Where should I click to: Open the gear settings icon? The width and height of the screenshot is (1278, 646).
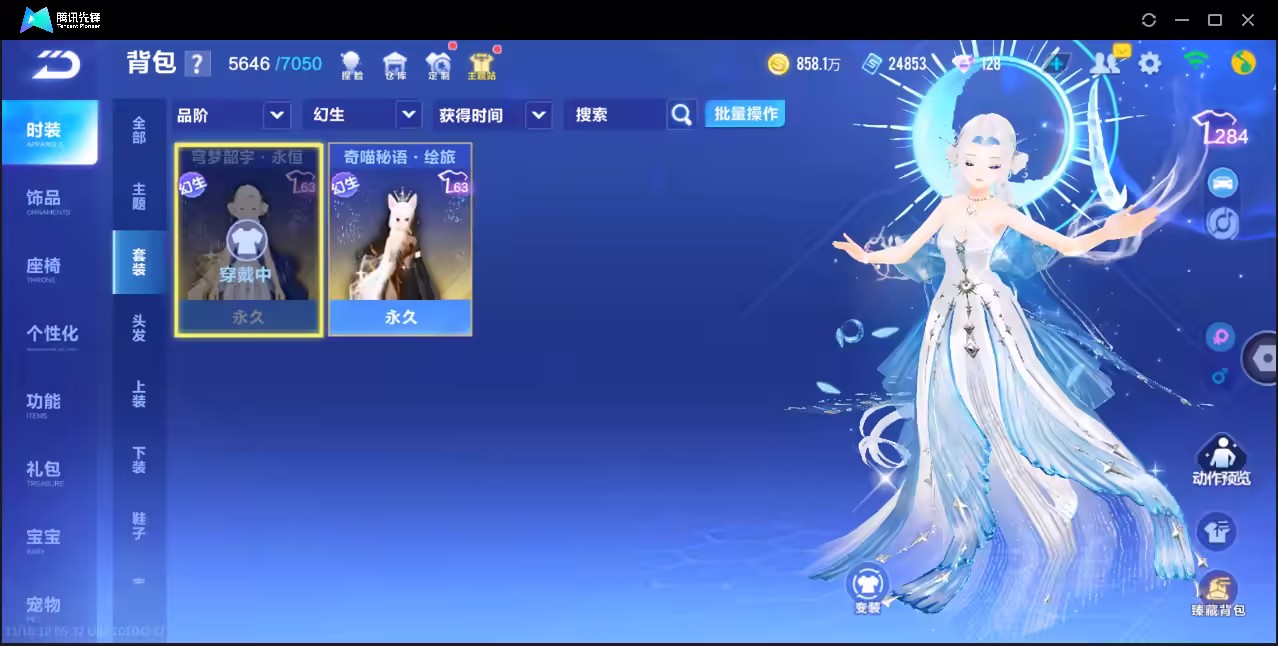1150,64
